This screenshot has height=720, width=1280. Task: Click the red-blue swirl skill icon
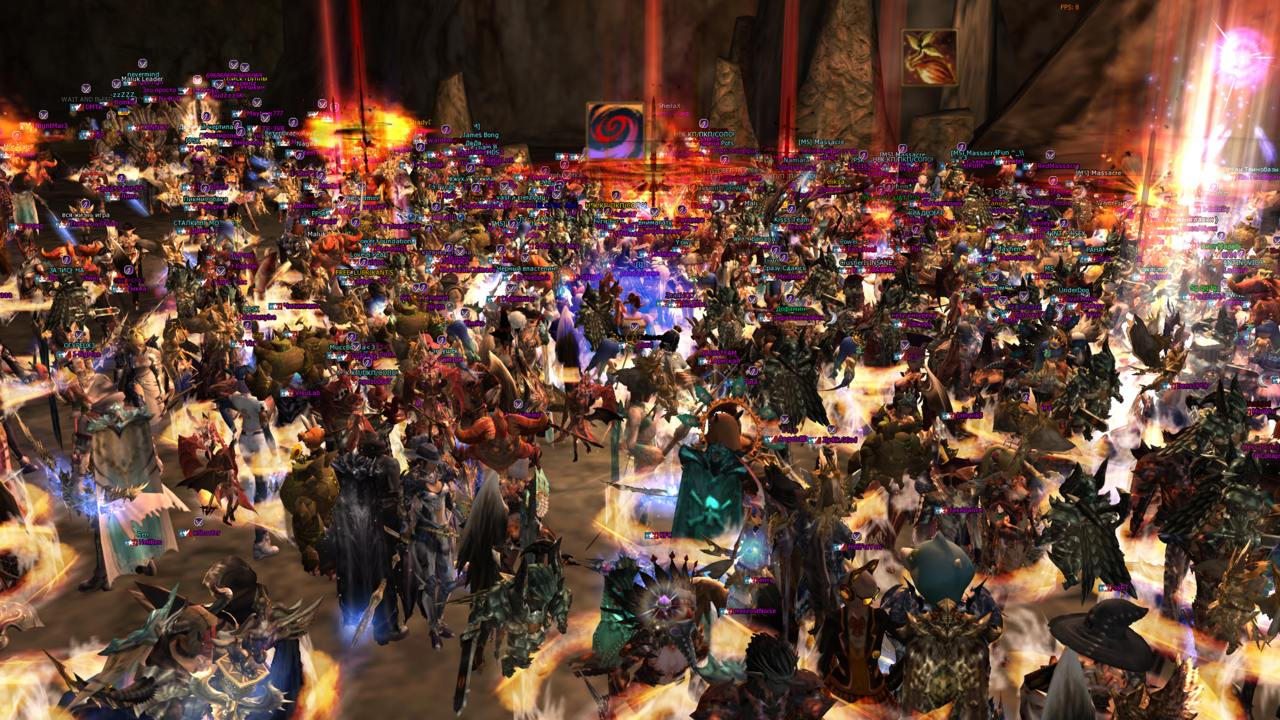tap(615, 130)
